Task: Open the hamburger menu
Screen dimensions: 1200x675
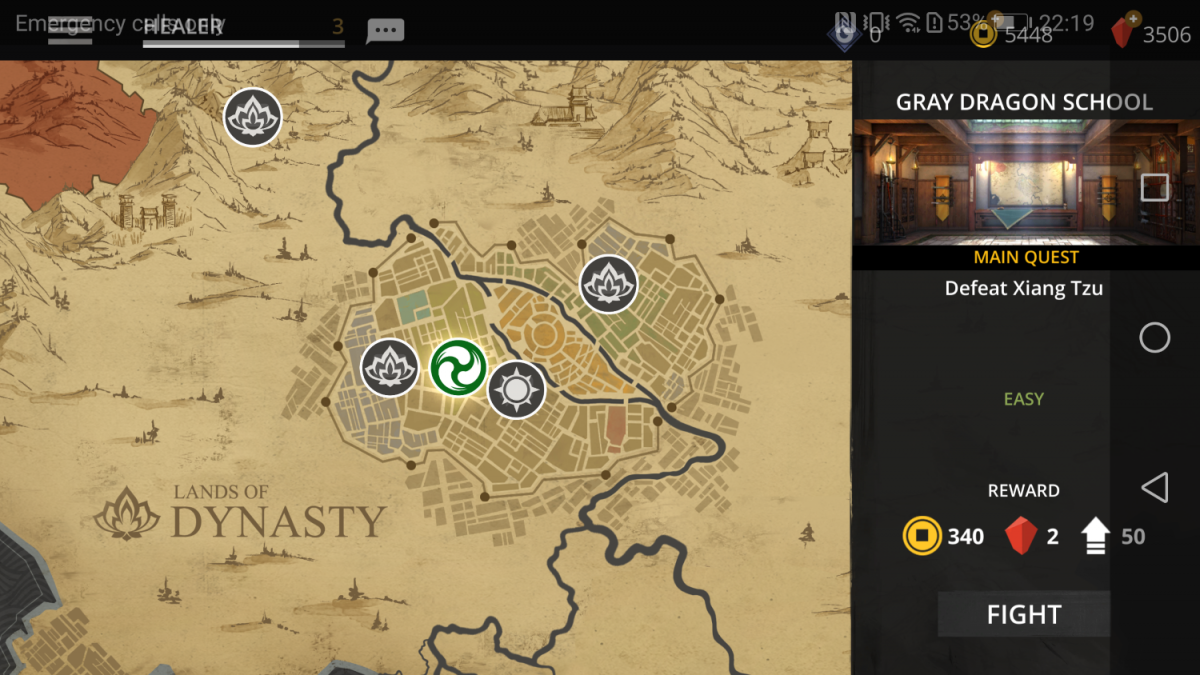Action: [70, 28]
